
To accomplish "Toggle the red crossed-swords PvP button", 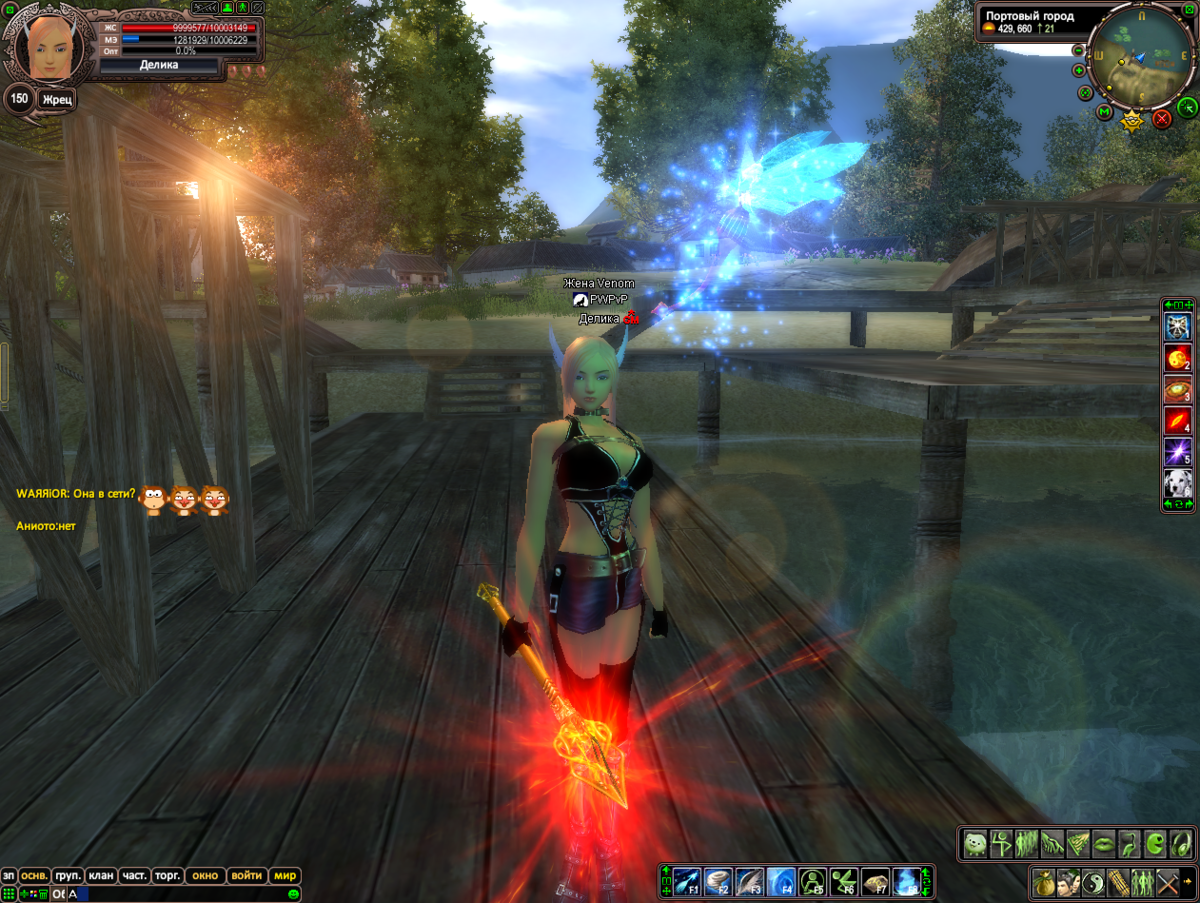I will (1162, 119).
